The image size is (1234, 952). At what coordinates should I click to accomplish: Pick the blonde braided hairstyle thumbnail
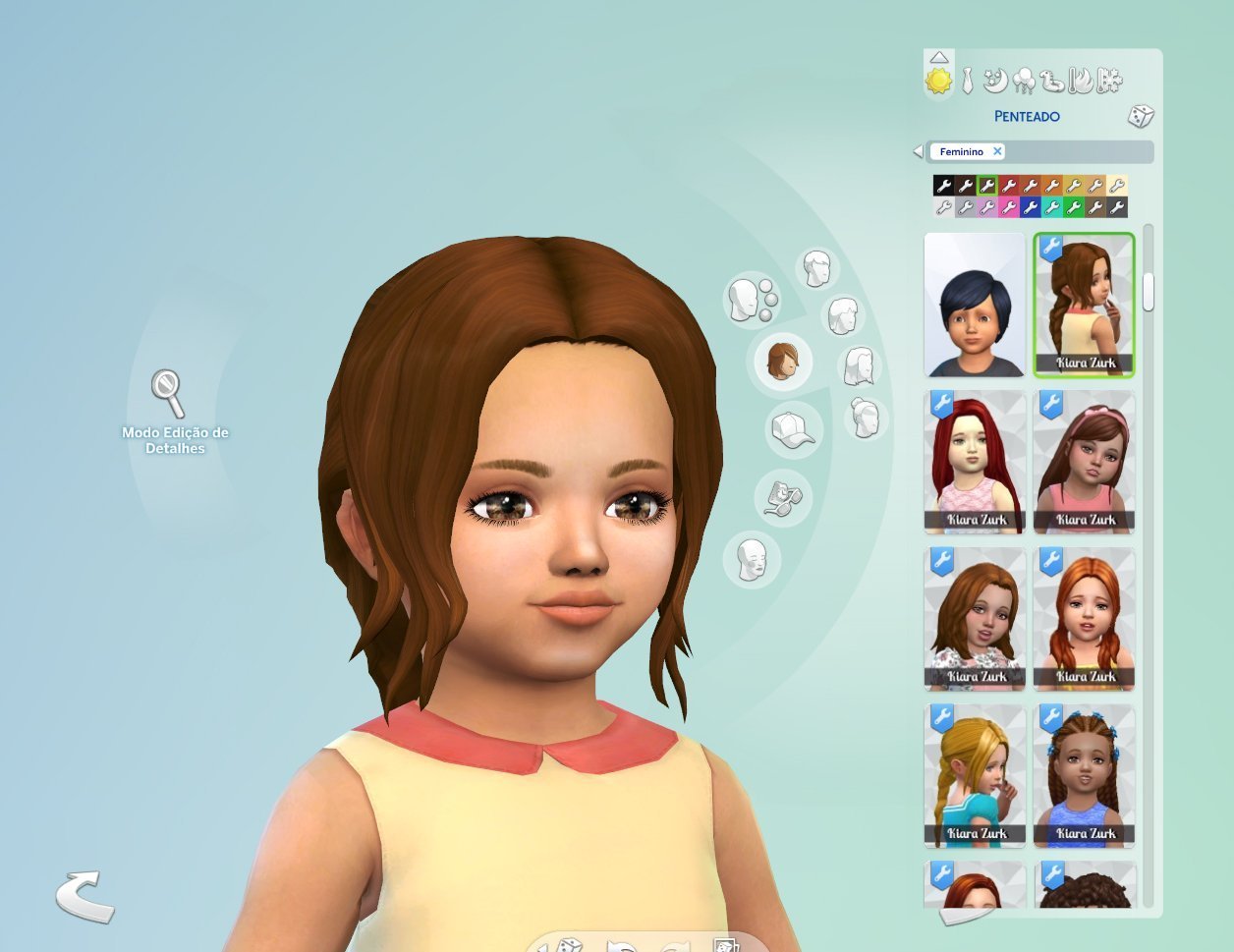974,776
